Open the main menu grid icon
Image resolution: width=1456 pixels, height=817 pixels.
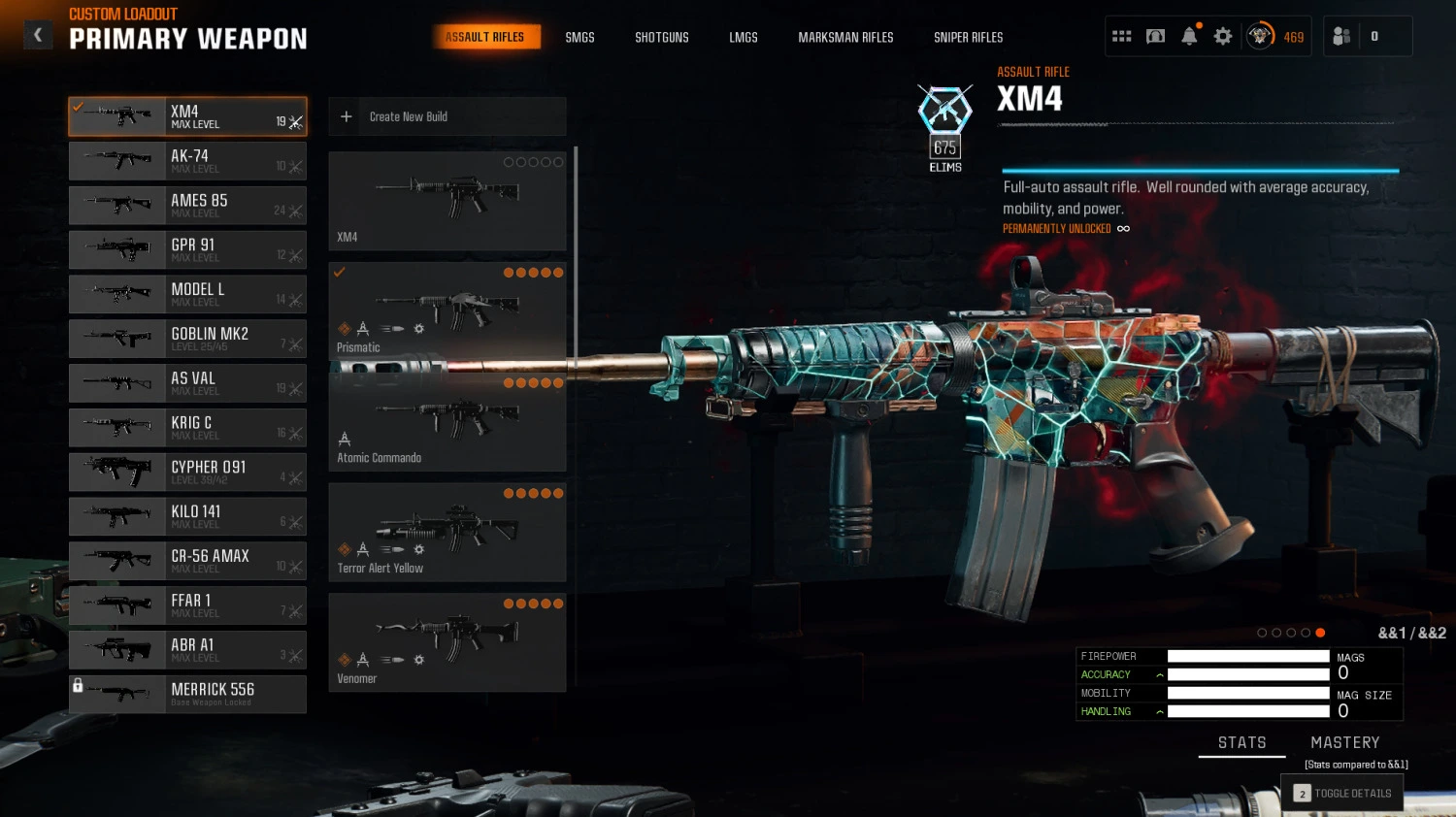tap(1121, 37)
